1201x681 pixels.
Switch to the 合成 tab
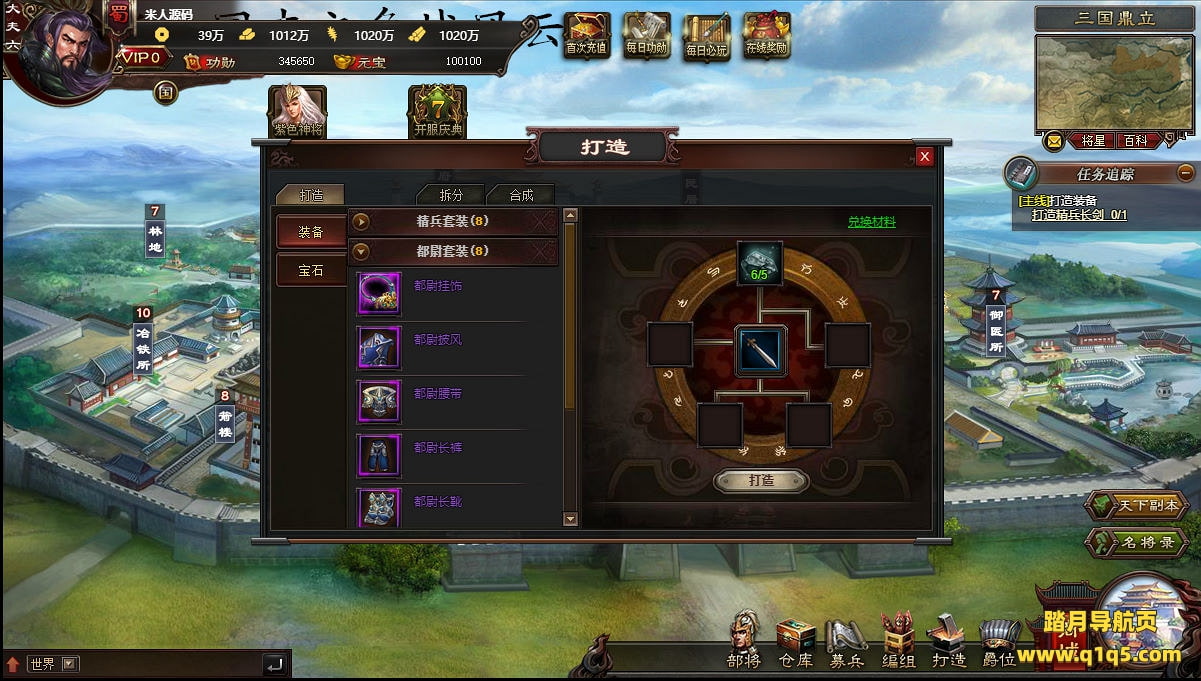tap(521, 195)
